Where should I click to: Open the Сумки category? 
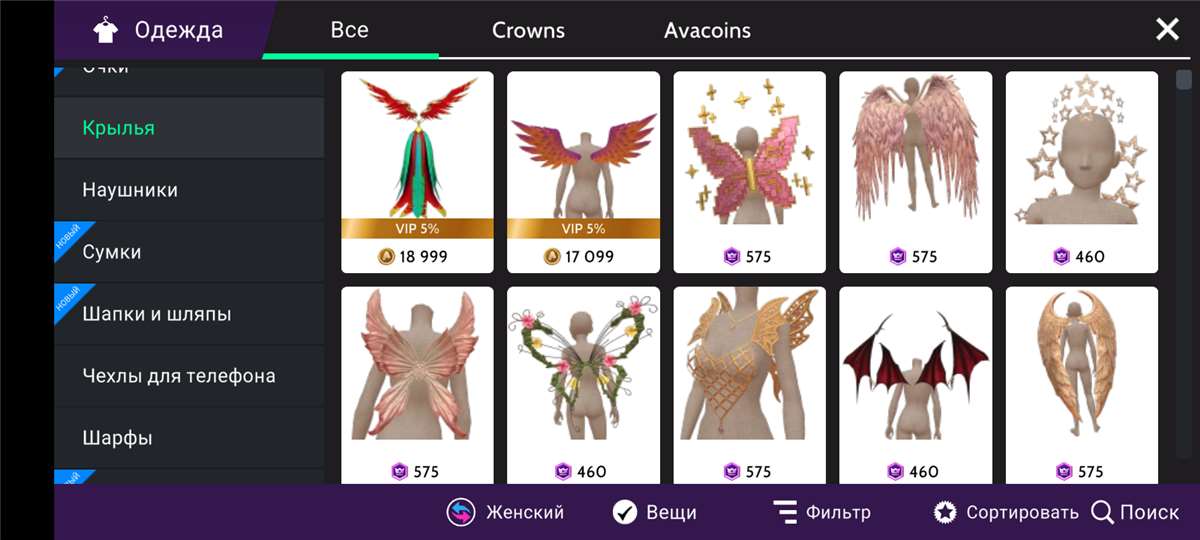pyautogui.click(x=112, y=252)
